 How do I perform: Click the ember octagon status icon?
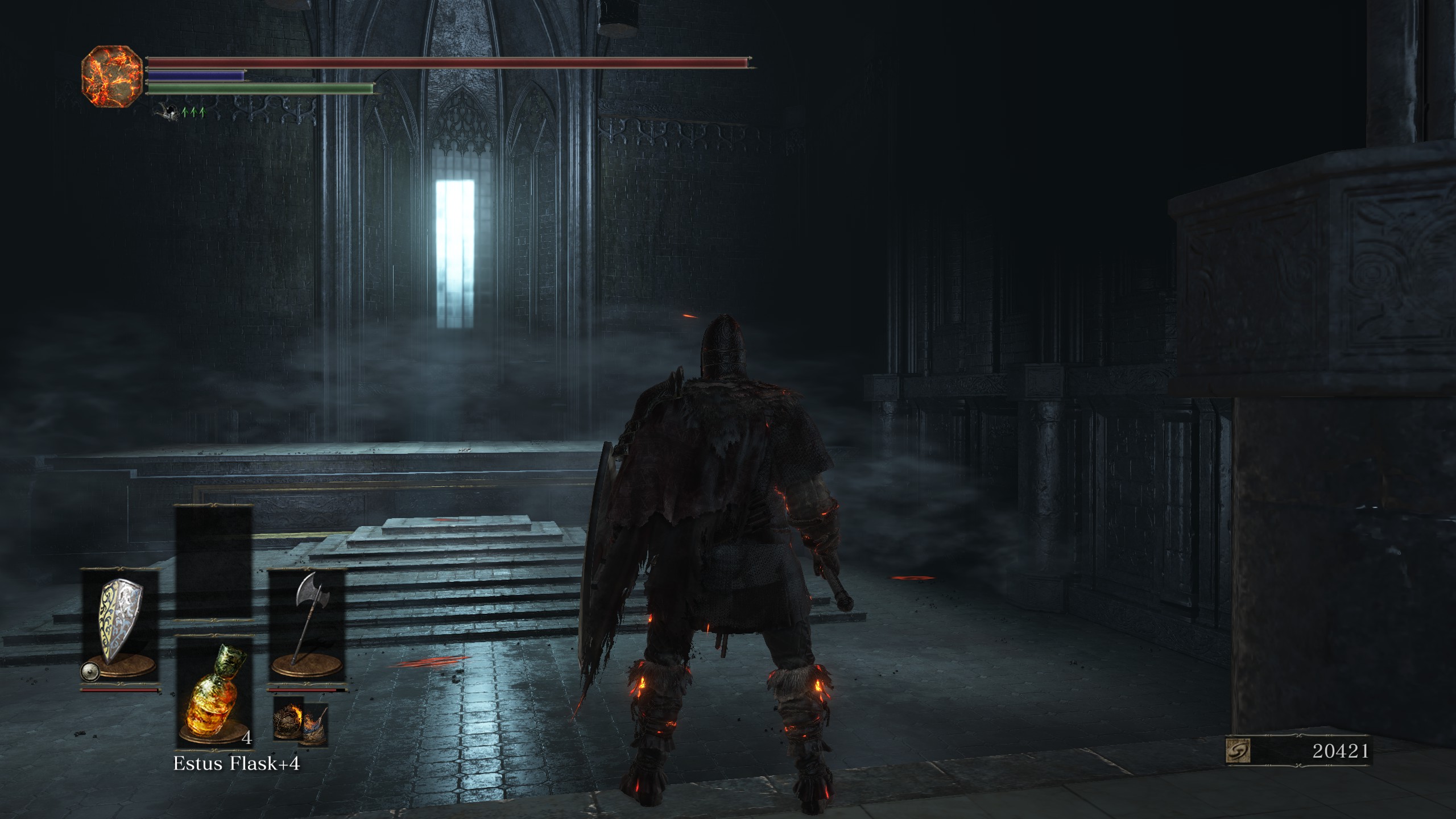(x=112, y=76)
